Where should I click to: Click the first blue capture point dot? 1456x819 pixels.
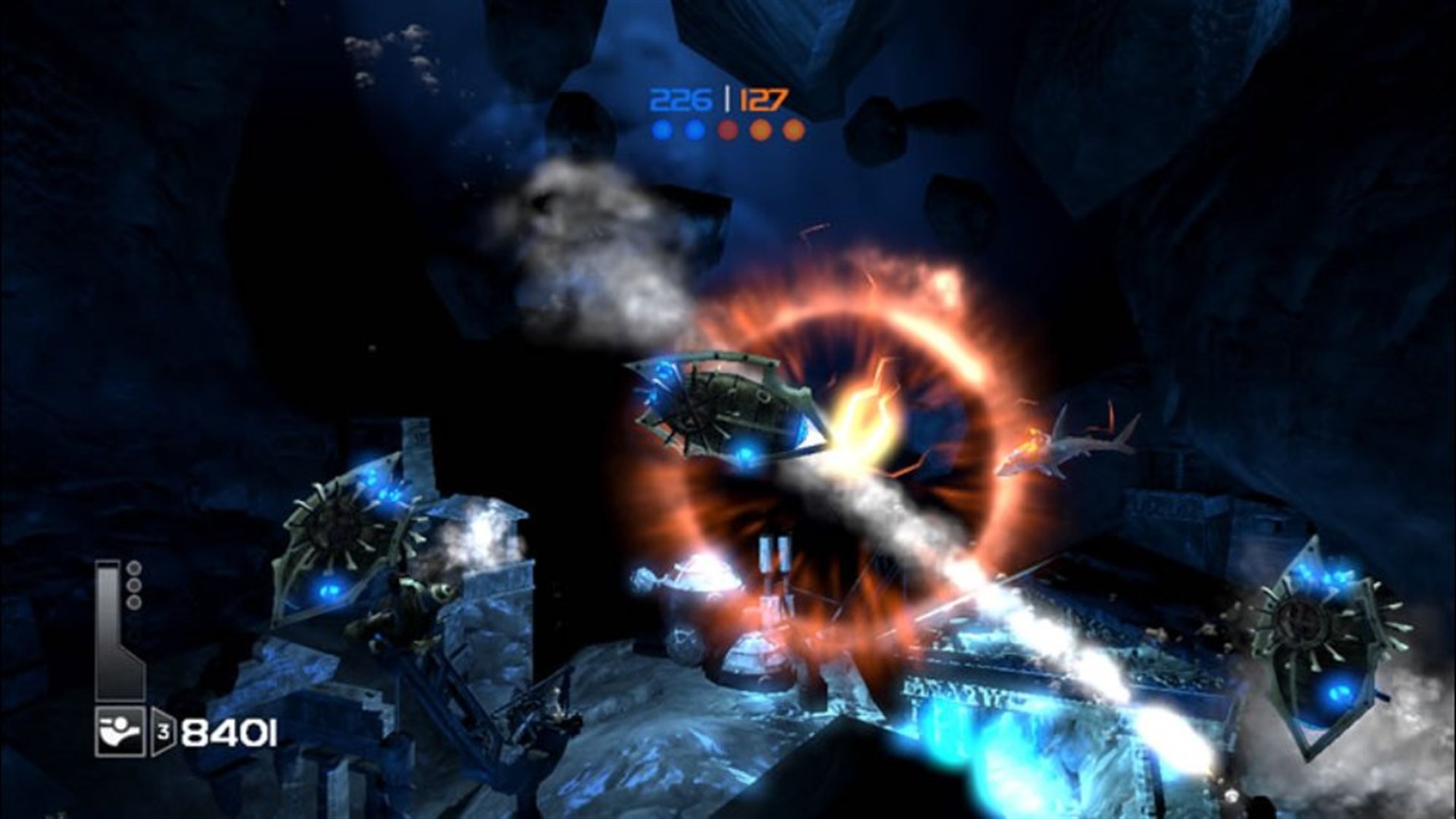[x=661, y=130]
